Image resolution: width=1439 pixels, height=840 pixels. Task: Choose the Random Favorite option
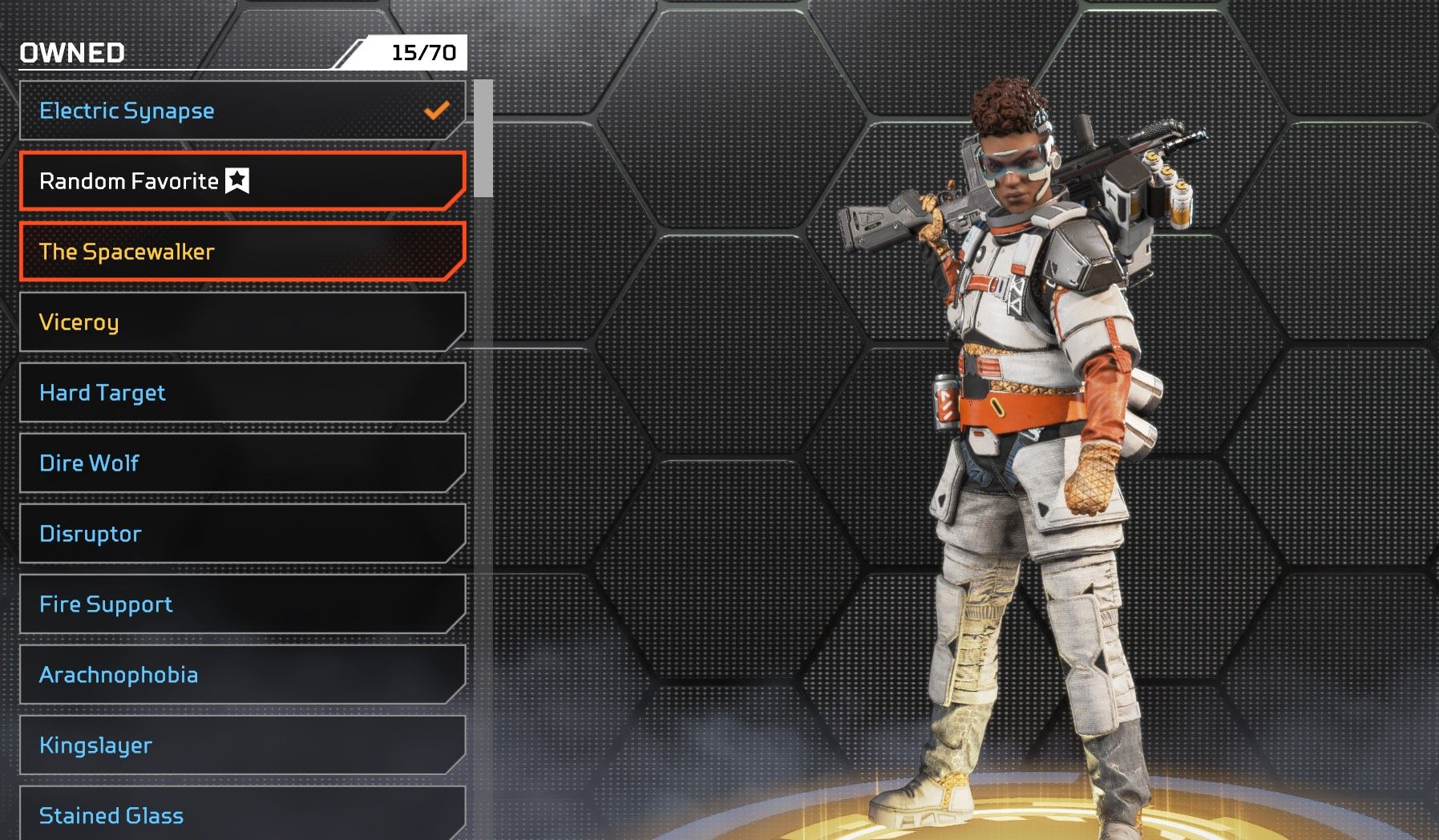click(x=241, y=181)
